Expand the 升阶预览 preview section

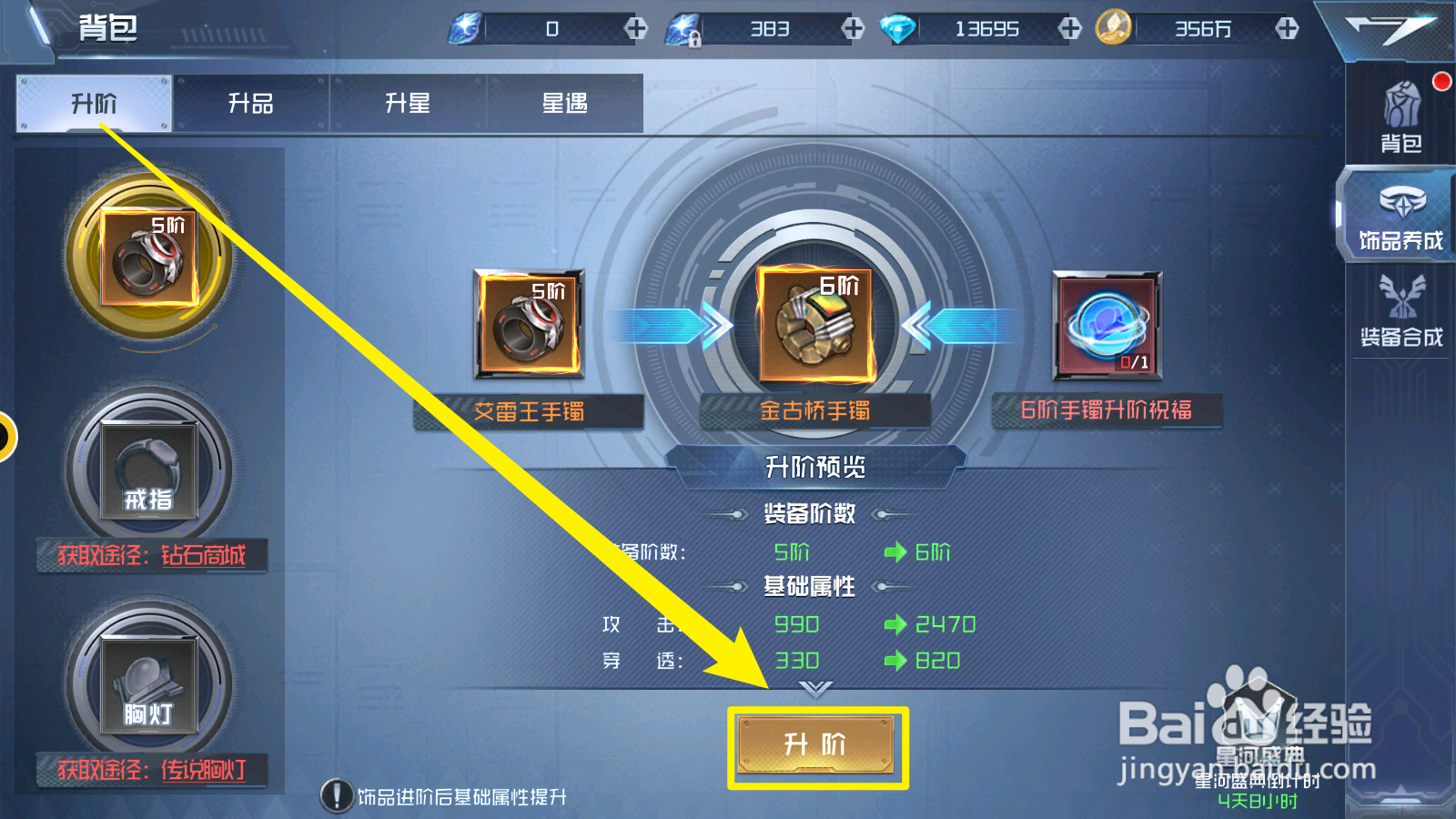(814, 468)
